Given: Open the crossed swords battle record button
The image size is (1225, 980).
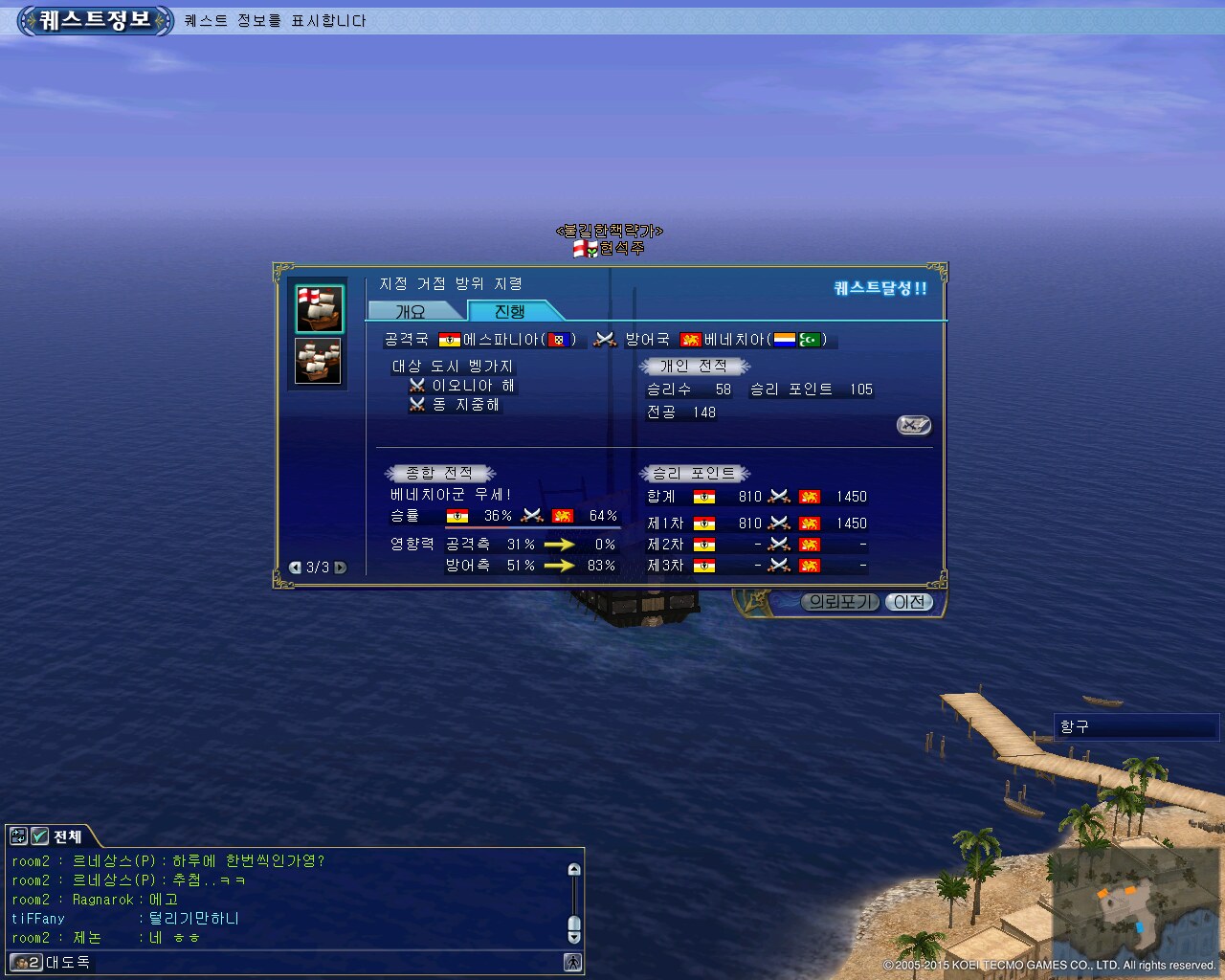Looking at the screenshot, I should click(x=913, y=425).
